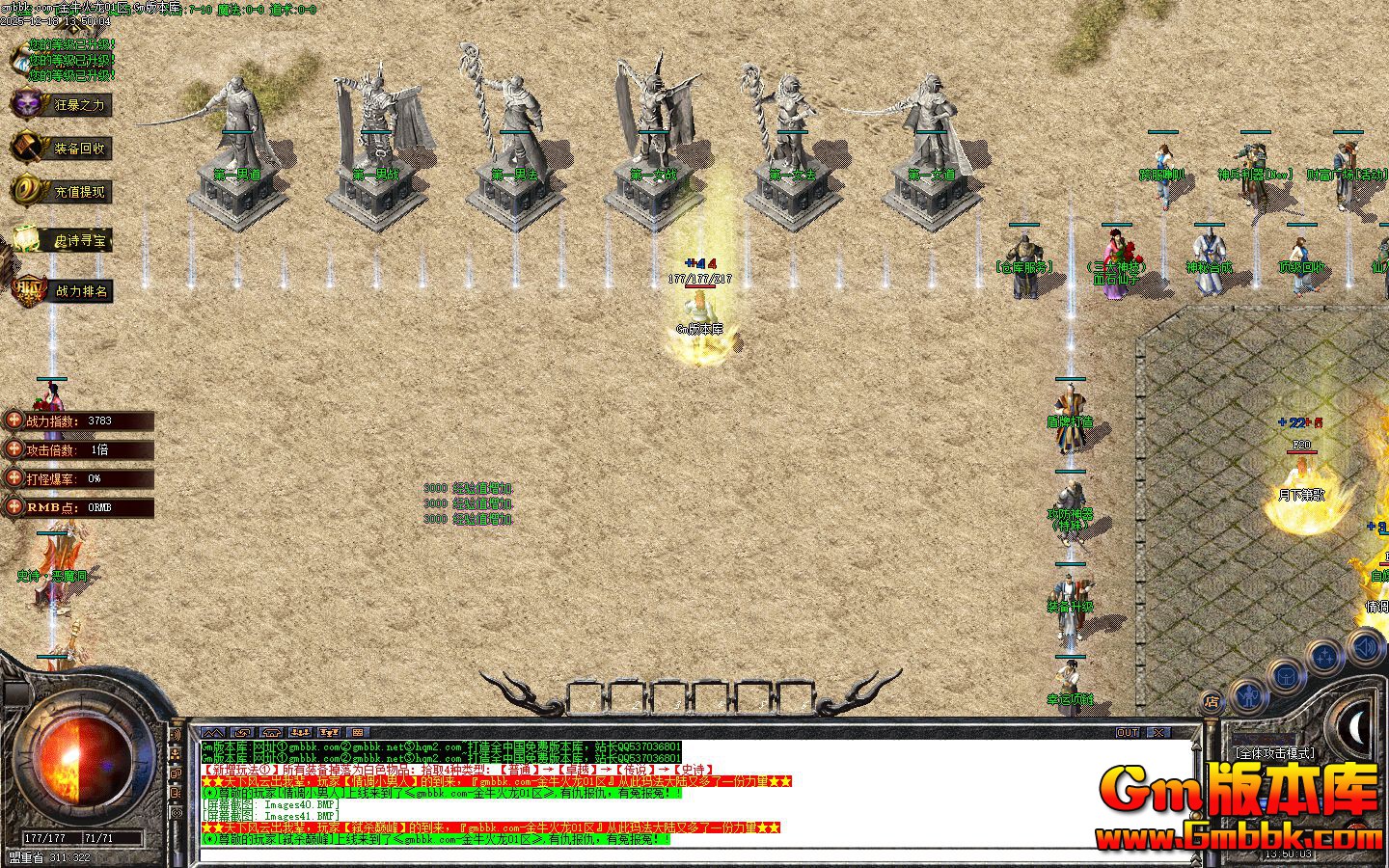
Task: Open 装备回收 equipment recycling
Action: (60, 149)
